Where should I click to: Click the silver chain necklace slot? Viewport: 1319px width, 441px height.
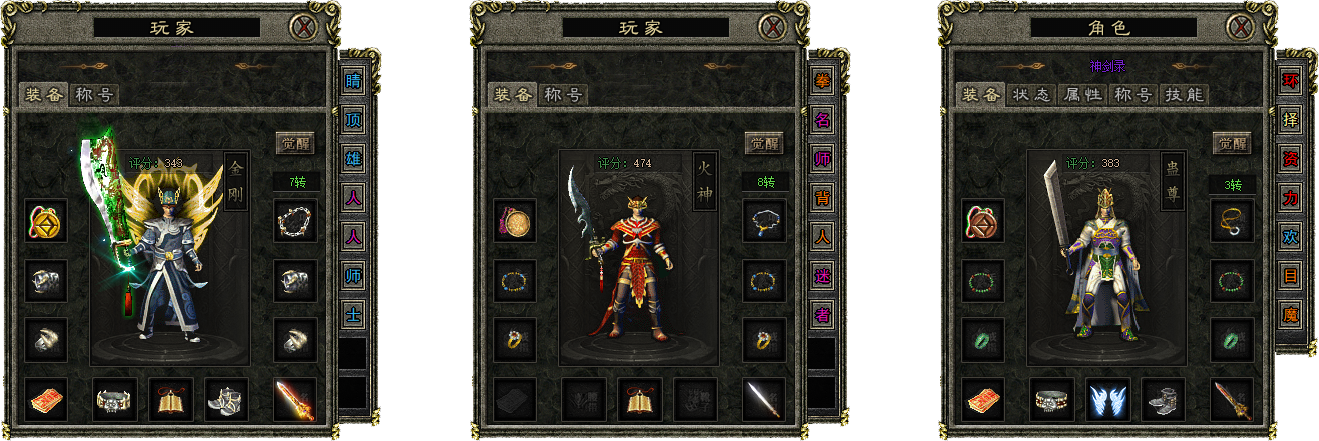[295, 220]
